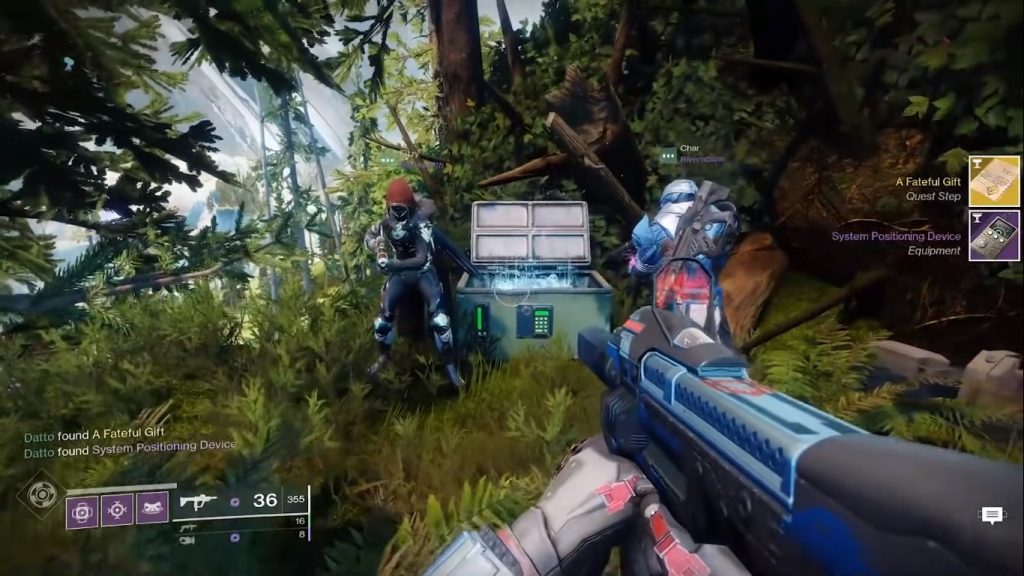Screen dimensions: 1024x576
Task: Inspect the System Positioning Device equipment icon
Action: [994, 235]
